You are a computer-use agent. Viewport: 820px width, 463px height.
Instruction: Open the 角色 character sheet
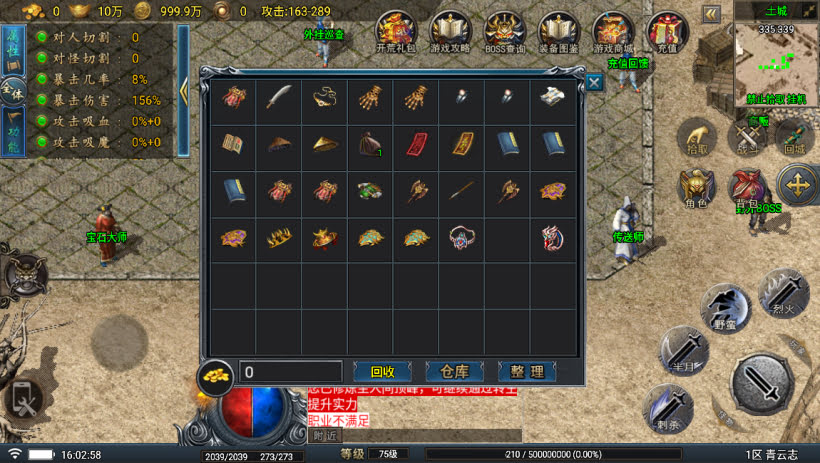(x=697, y=188)
